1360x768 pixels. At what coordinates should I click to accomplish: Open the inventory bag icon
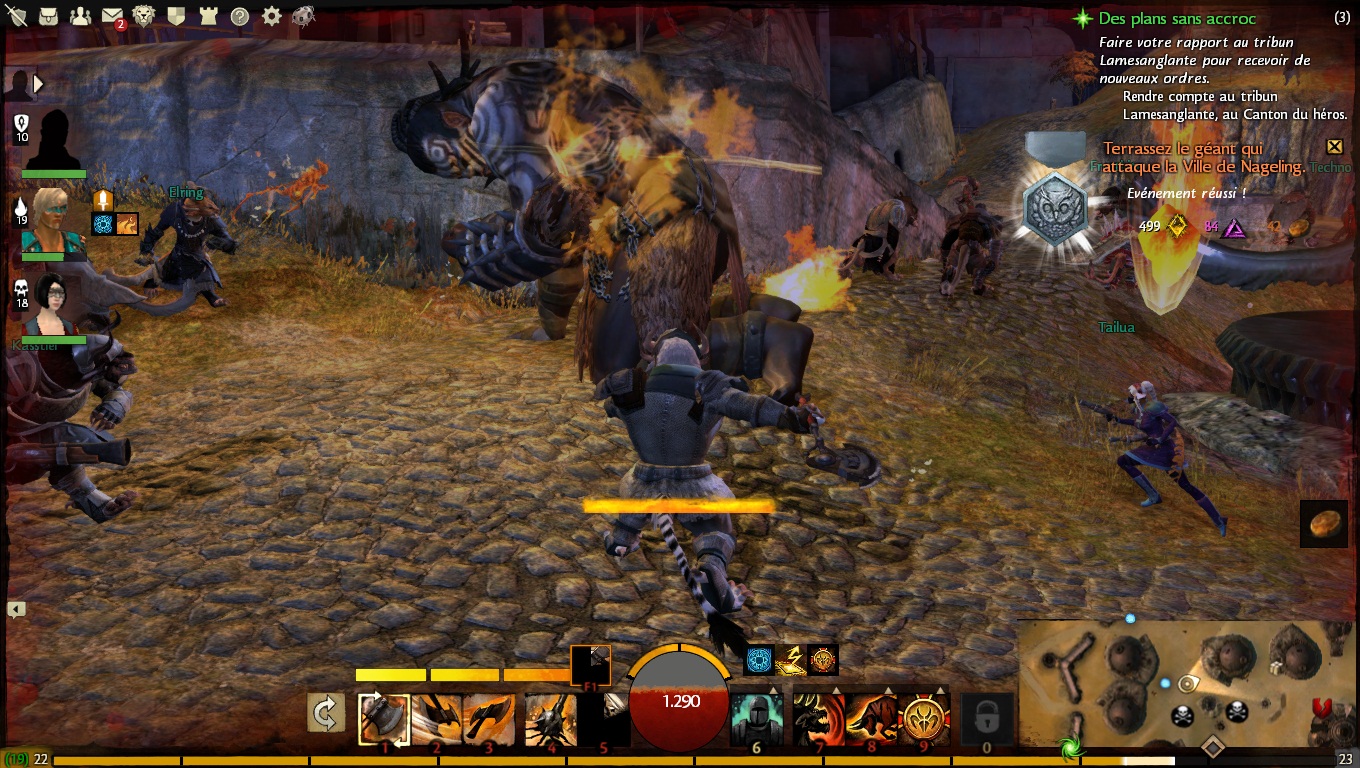[49, 16]
